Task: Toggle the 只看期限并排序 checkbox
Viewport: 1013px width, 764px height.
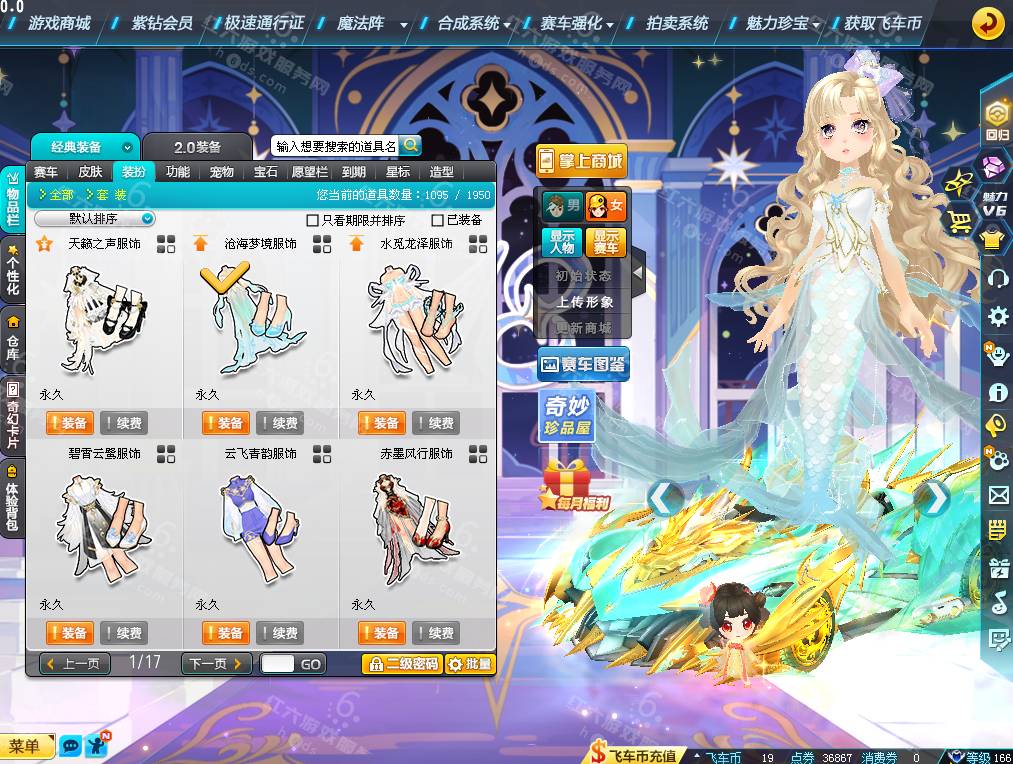Action: point(313,220)
